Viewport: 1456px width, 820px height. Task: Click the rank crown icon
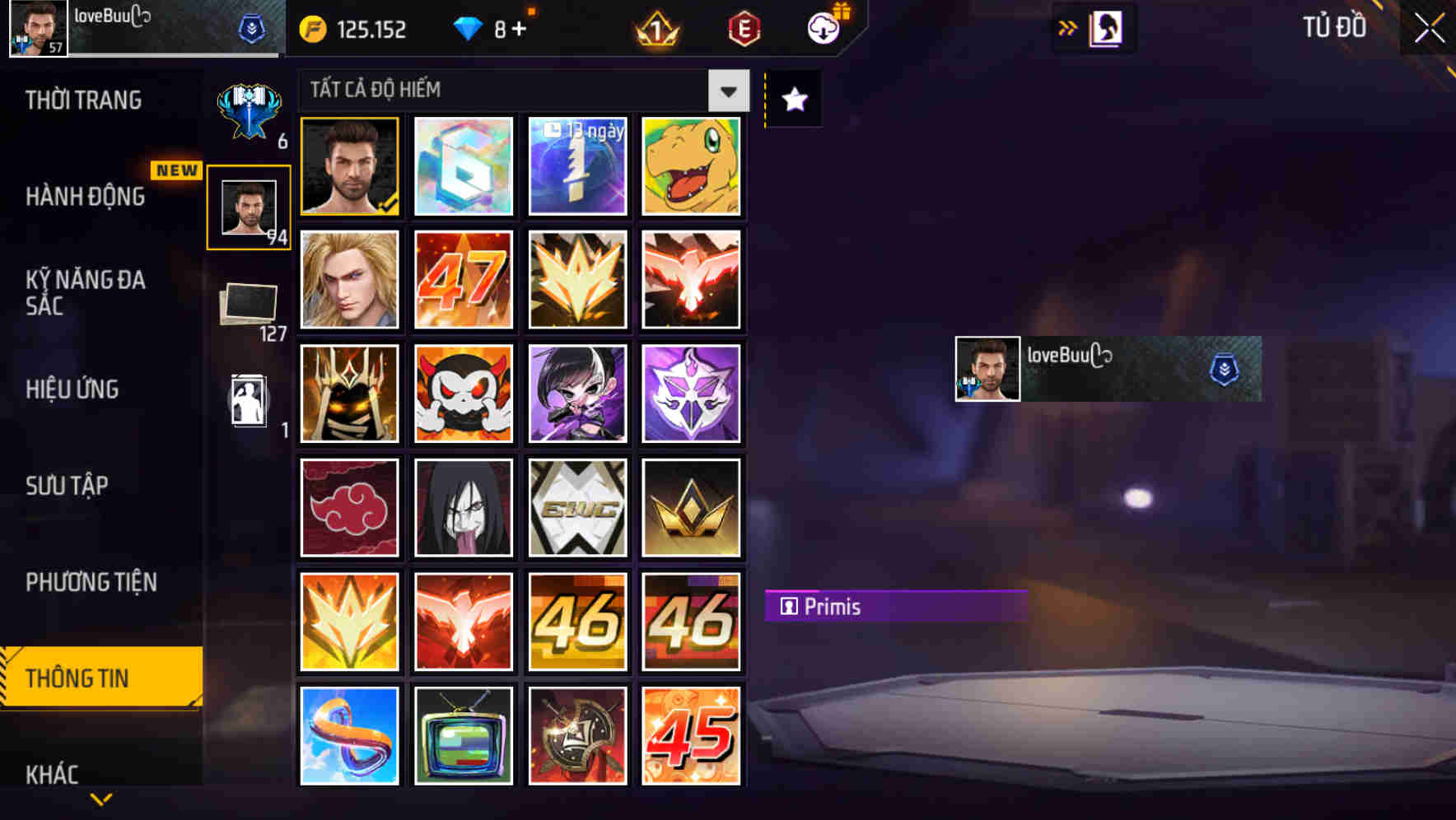tap(655, 29)
